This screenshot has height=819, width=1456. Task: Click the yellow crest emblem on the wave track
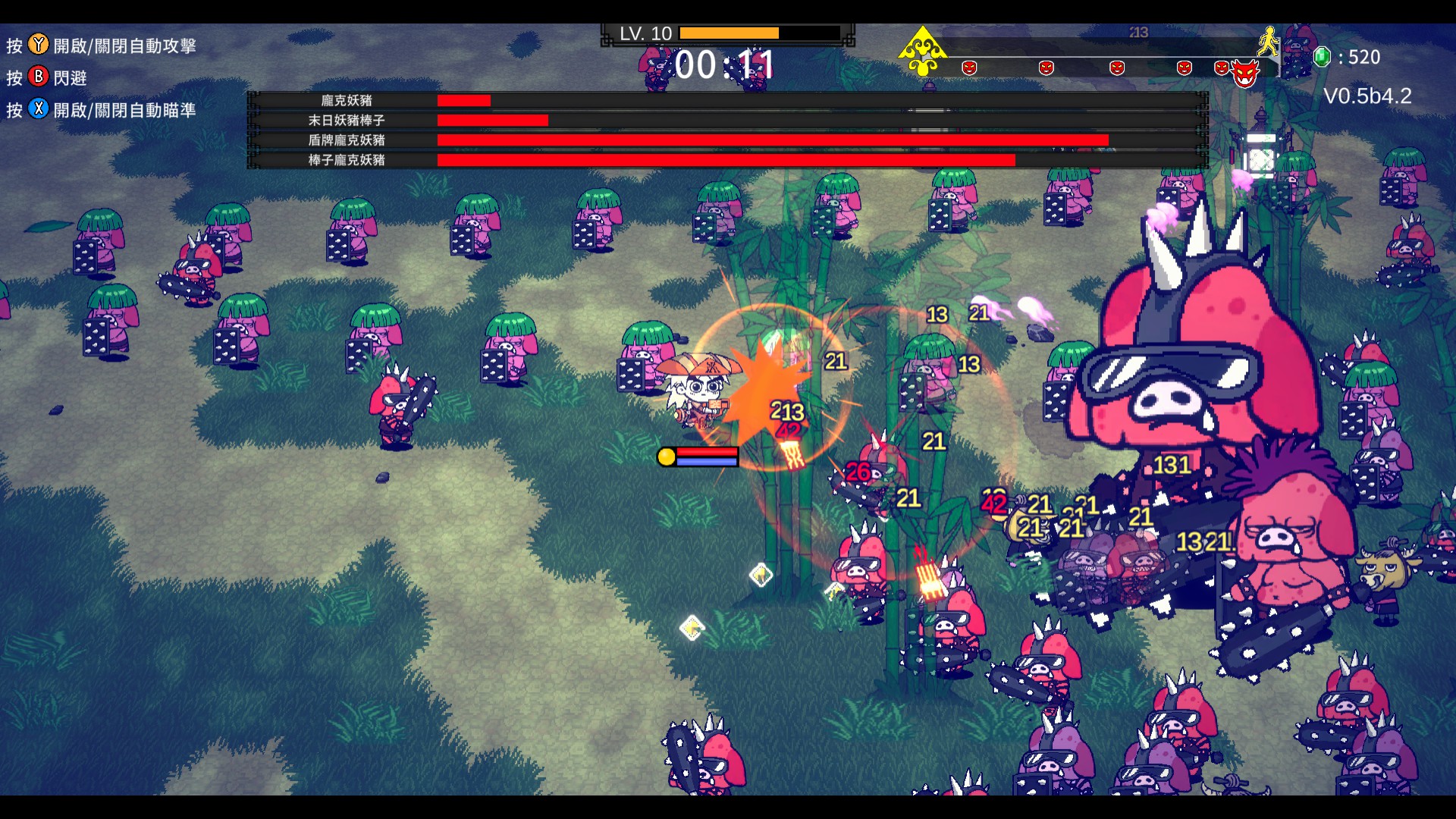pyautogui.click(x=922, y=51)
